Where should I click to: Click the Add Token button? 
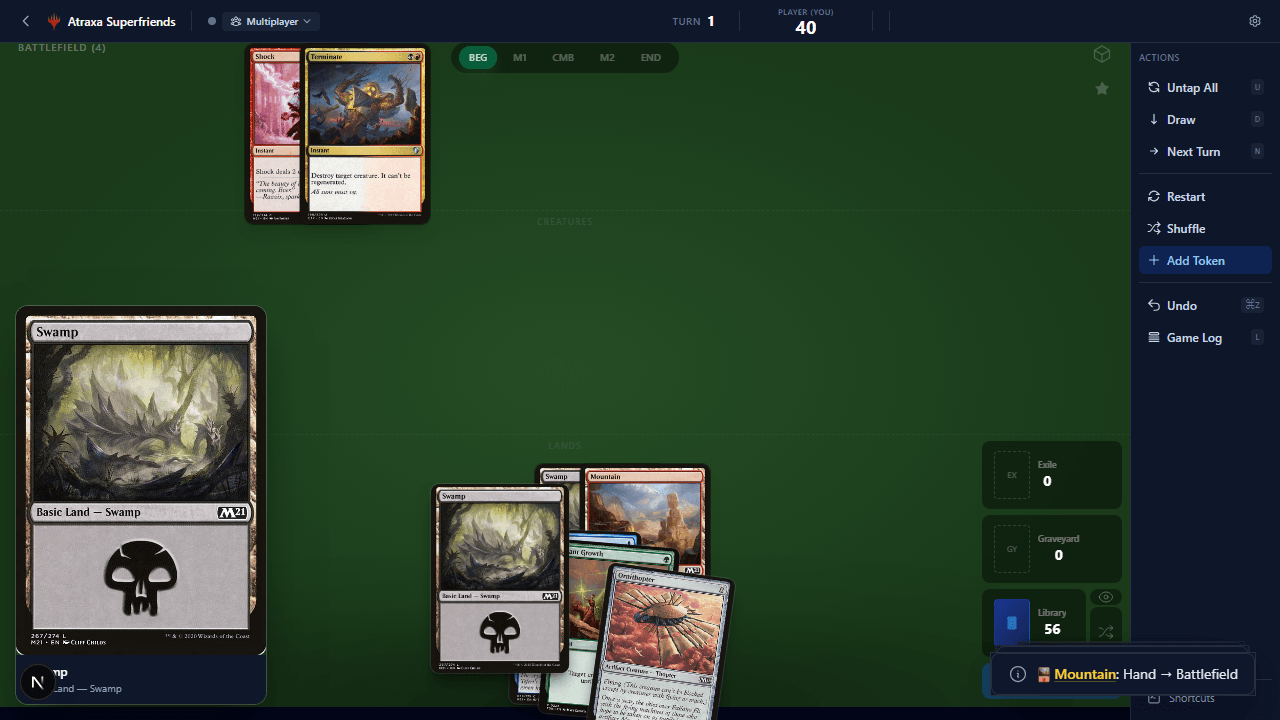pos(1196,260)
